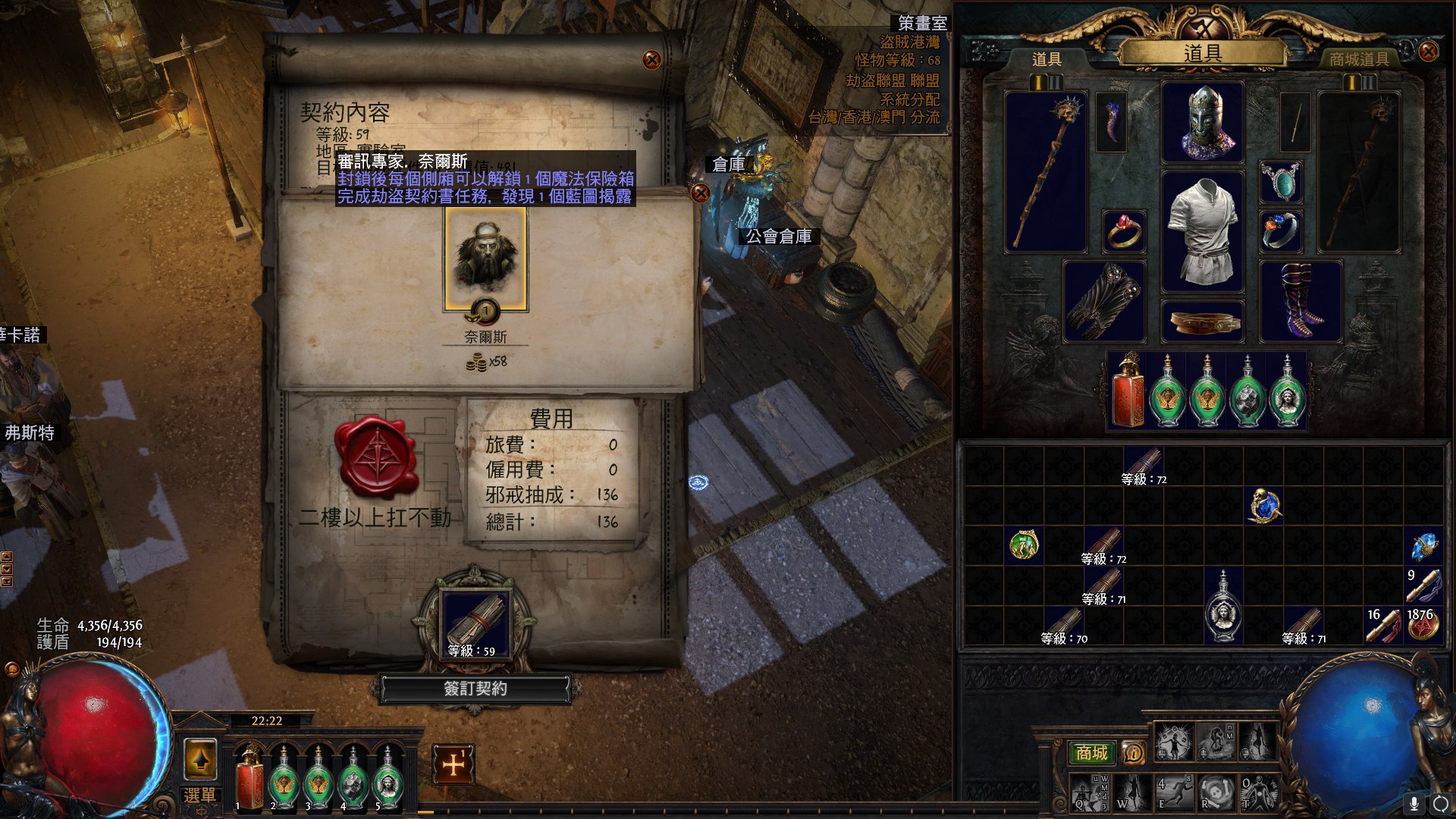This screenshot has width=1456, height=819.
Task: Select the equipped leather belt
Action: pyautogui.click(x=1203, y=322)
